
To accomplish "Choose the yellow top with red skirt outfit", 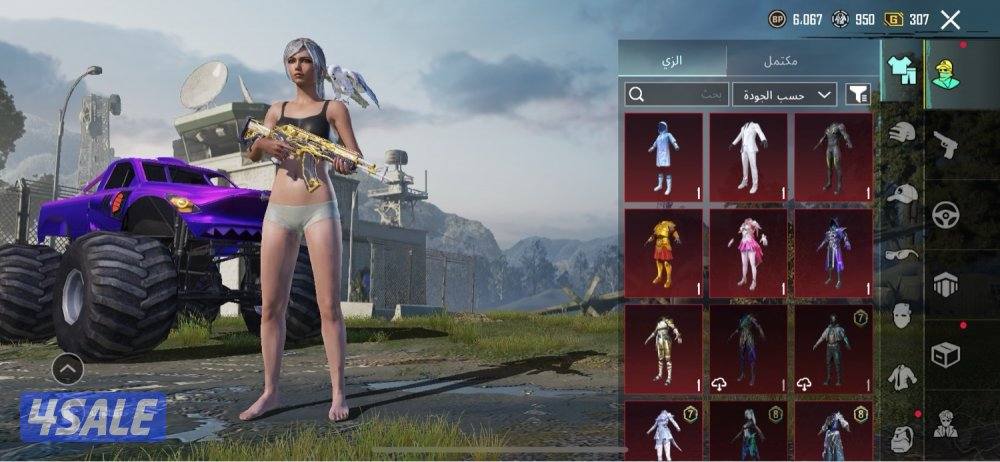I will pyautogui.click(x=663, y=252).
